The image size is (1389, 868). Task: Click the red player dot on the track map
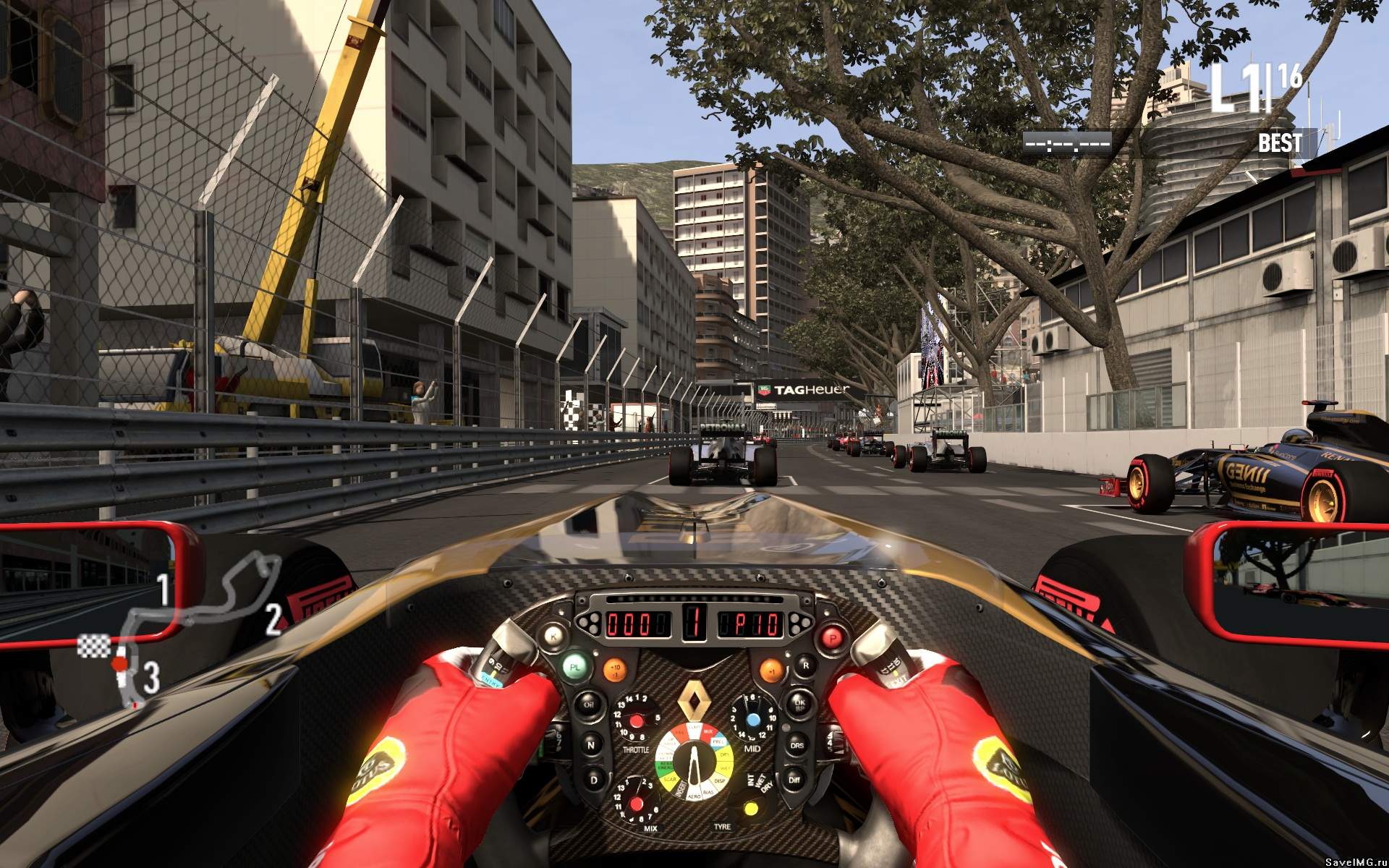click(120, 663)
